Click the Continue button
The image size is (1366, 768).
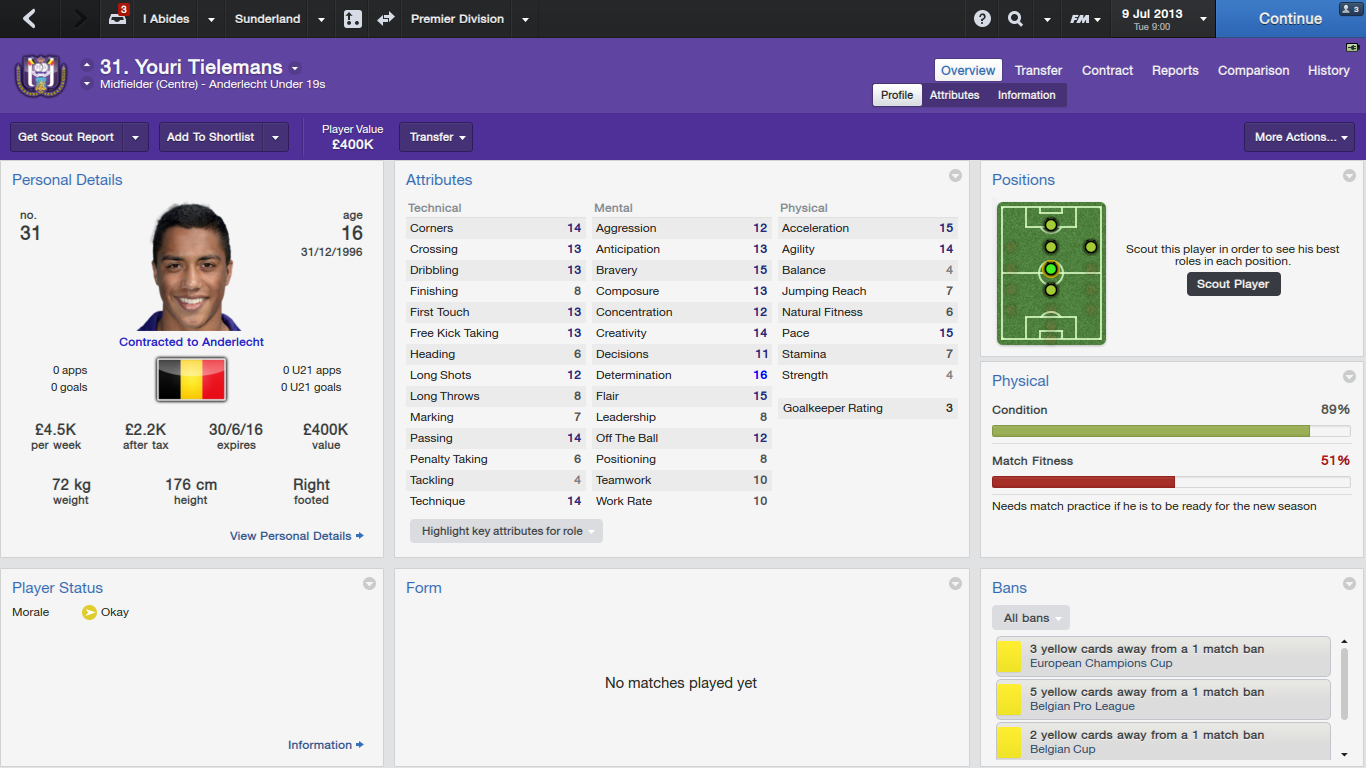pyautogui.click(x=1290, y=18)
